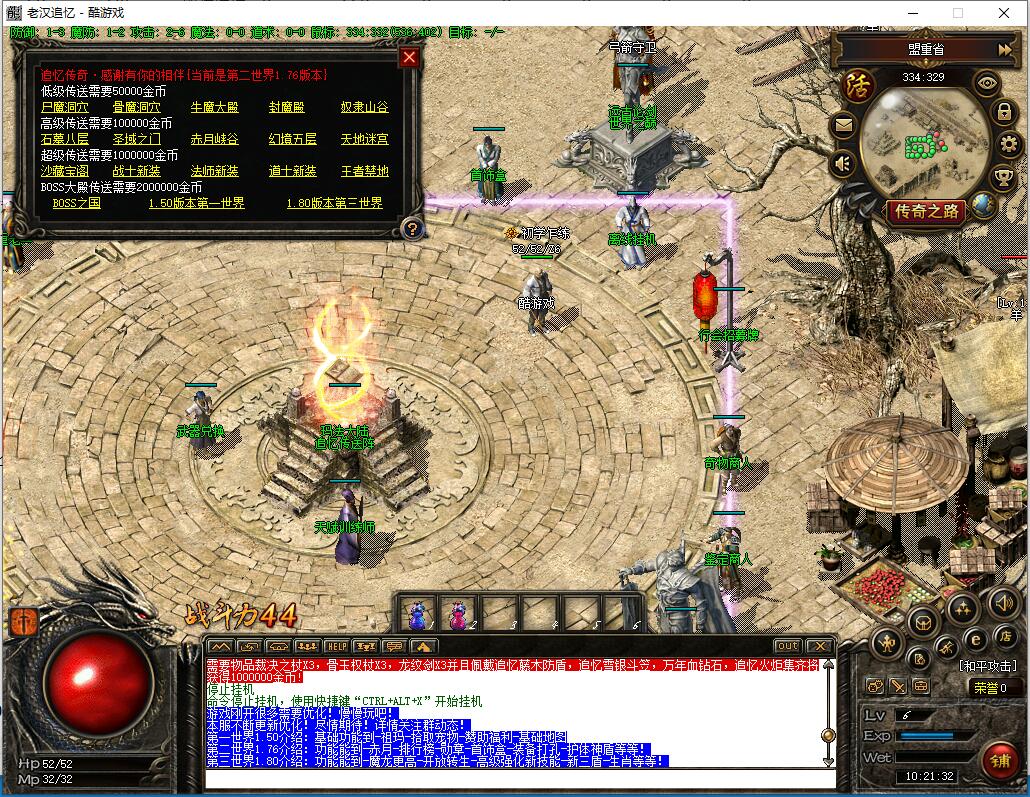The image size is (1030, 797).
Task: Toggle the padlock icon by the minimap
Action: tap(1004, 113)
